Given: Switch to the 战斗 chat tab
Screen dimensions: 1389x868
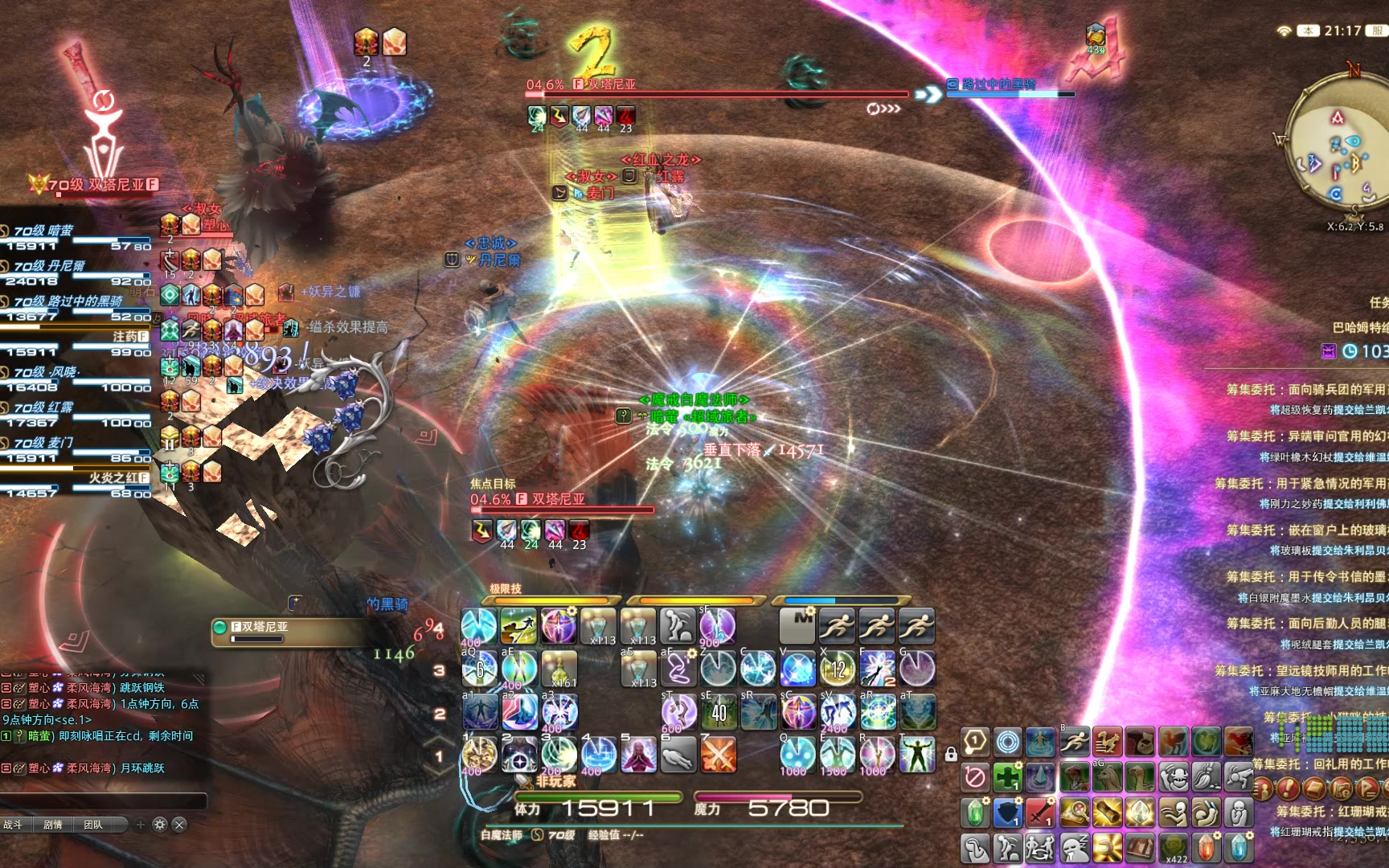Looking at the screenshot, I should (x=14, y=825).
